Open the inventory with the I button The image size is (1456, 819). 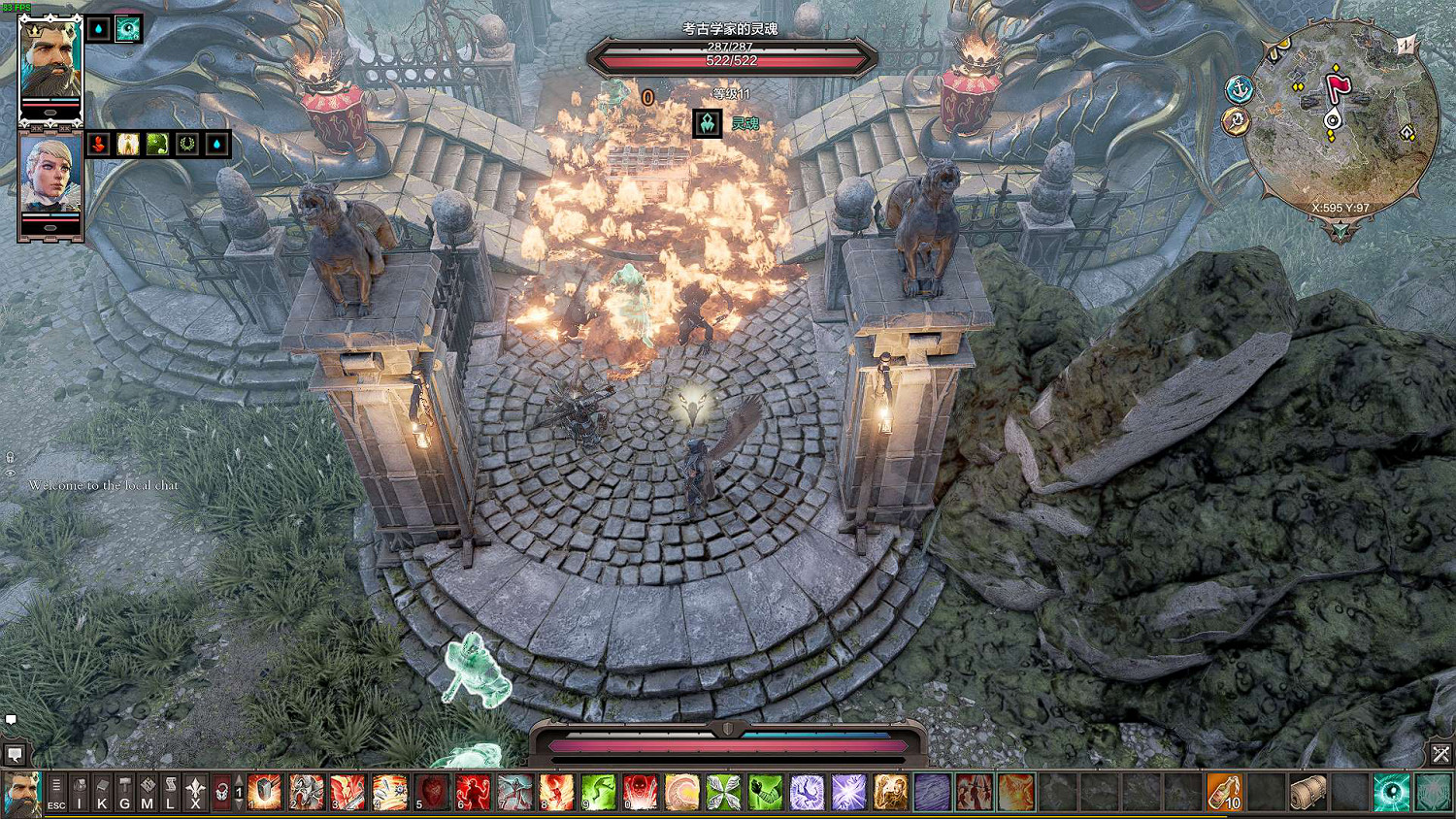[x=80, y=793]
